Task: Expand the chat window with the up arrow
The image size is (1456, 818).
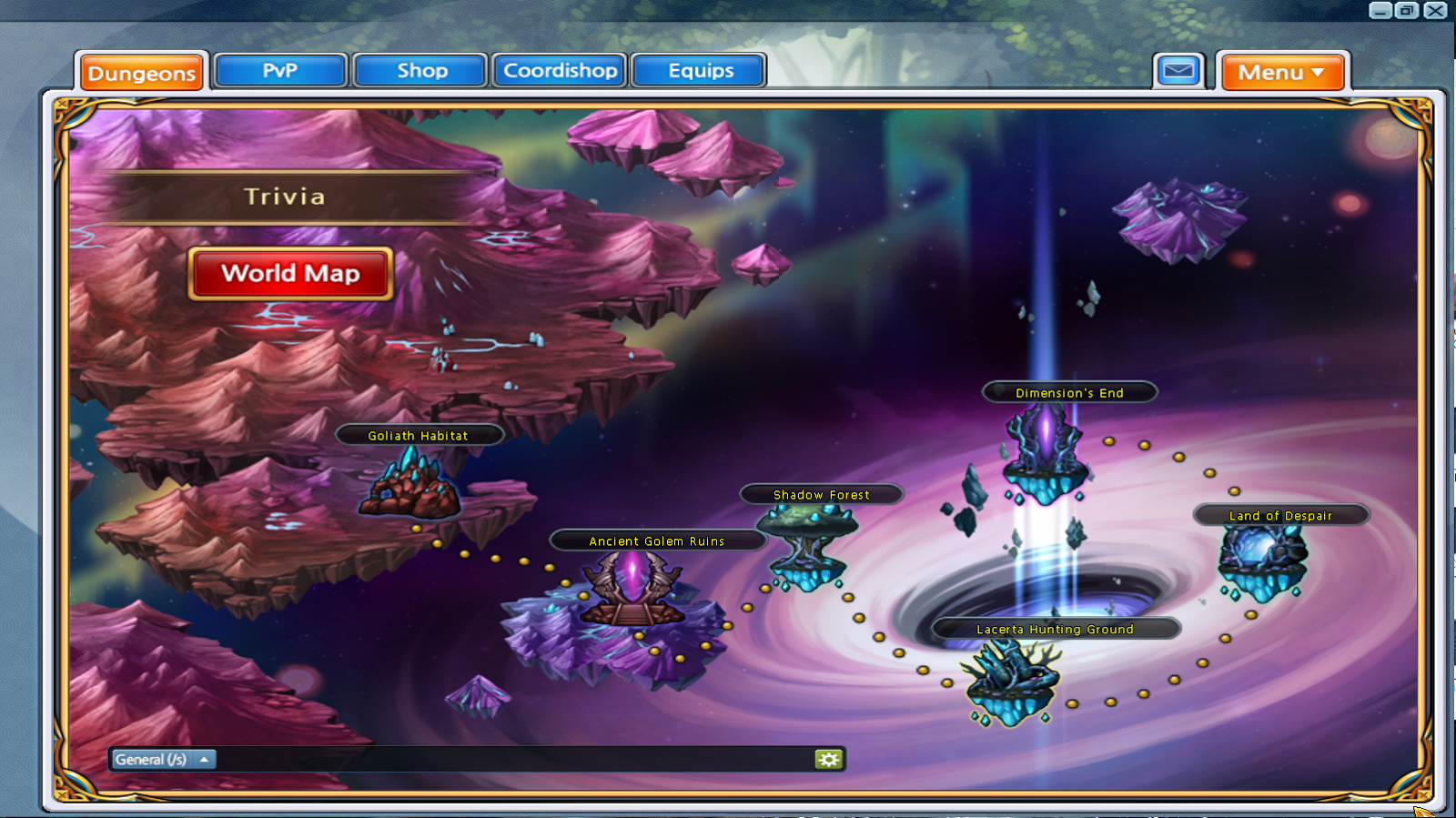Action: pyautogui.click(x=207, y=758)
